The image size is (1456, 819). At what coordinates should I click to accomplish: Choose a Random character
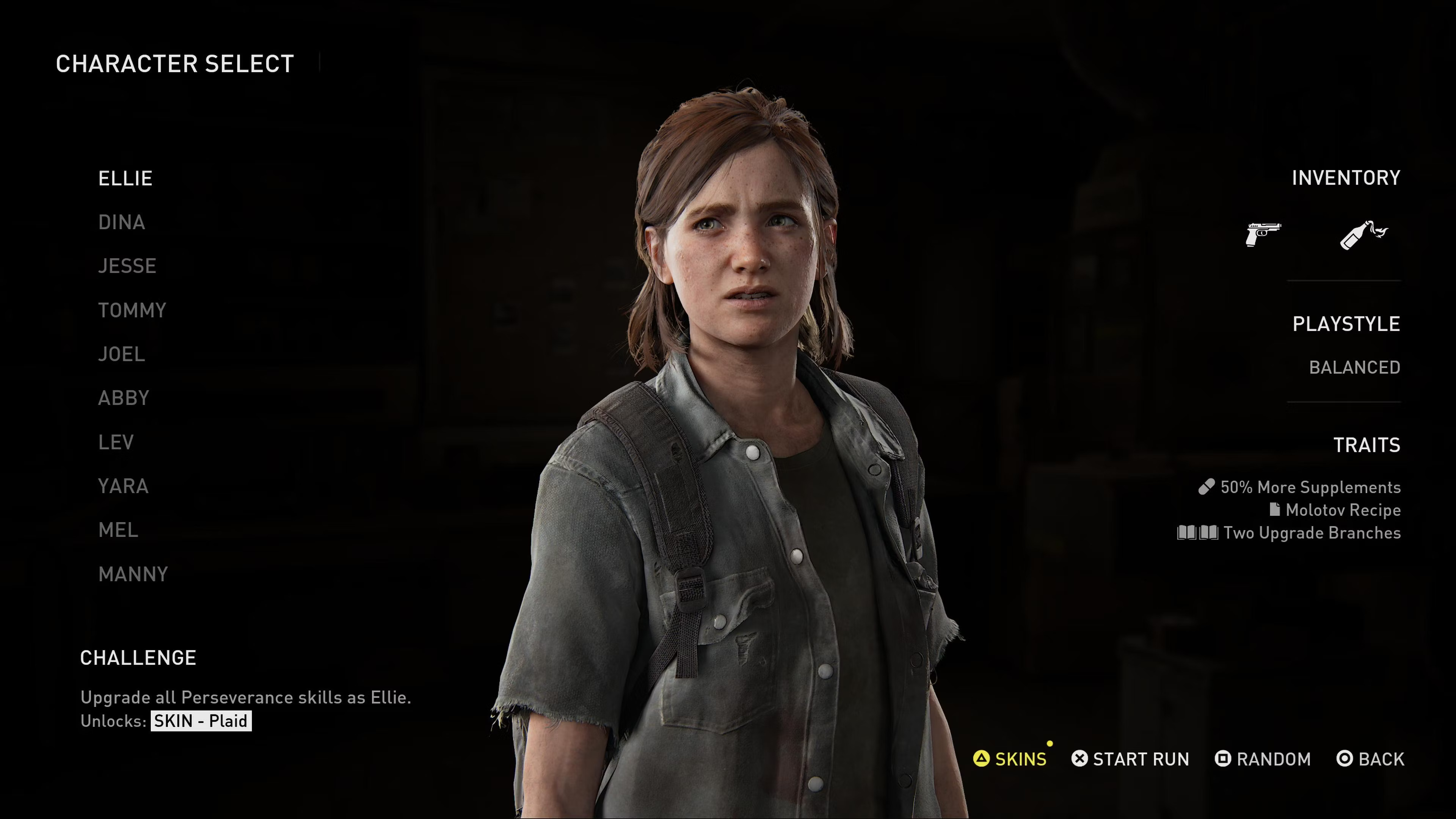pyautogui.click(x=1263, y=759)
